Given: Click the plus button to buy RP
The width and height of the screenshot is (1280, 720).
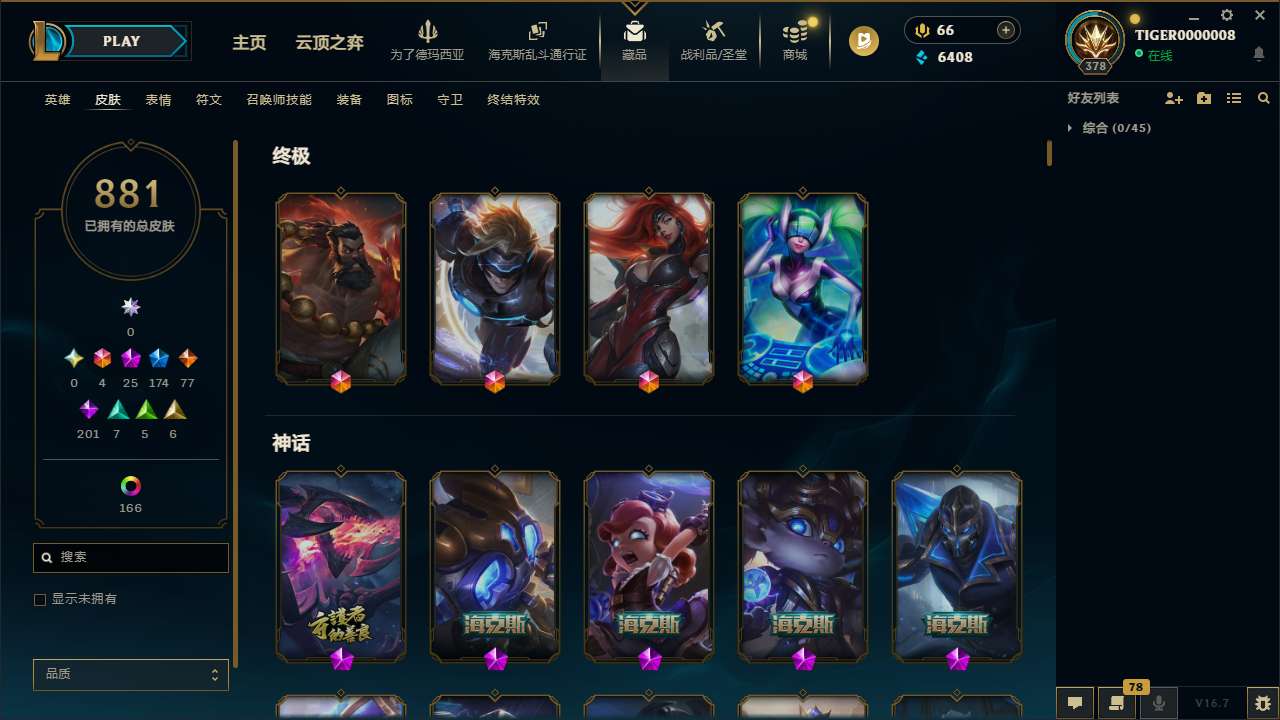Looking at the screenshot, I should pyautogui.click(x=1004, y=30).
